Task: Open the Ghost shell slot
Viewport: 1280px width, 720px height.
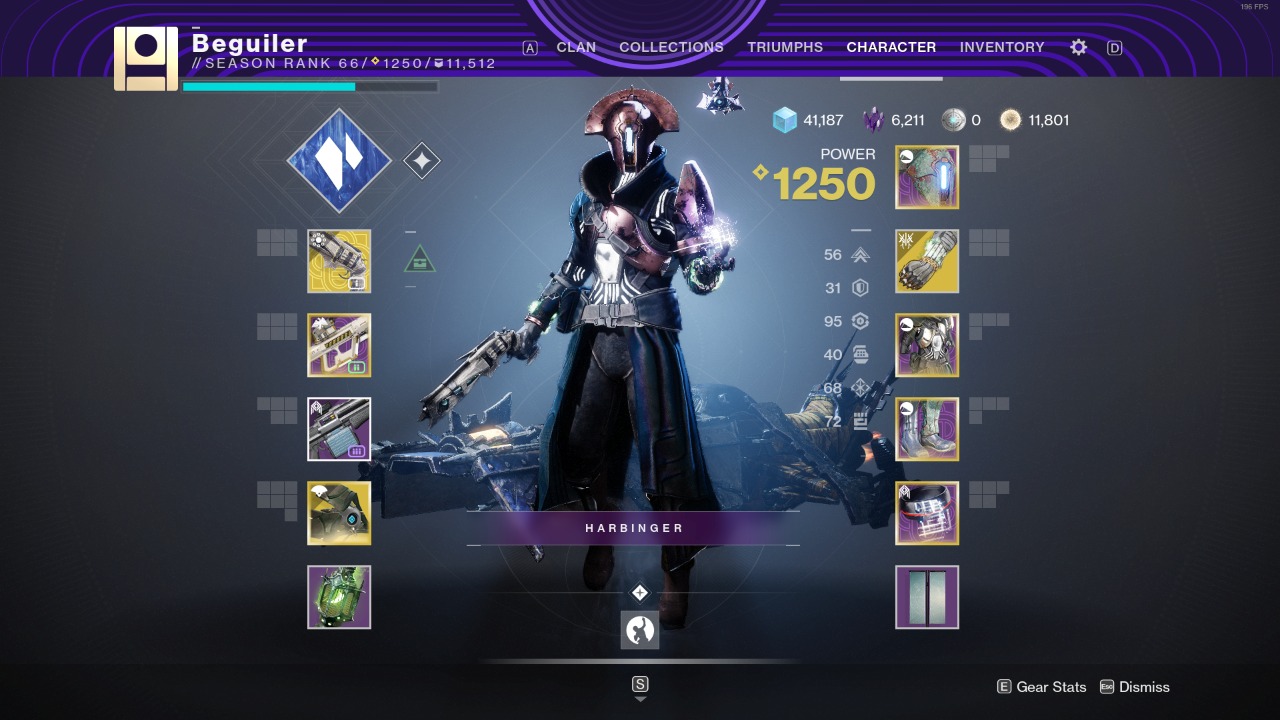Action: [x=339, y=513]
